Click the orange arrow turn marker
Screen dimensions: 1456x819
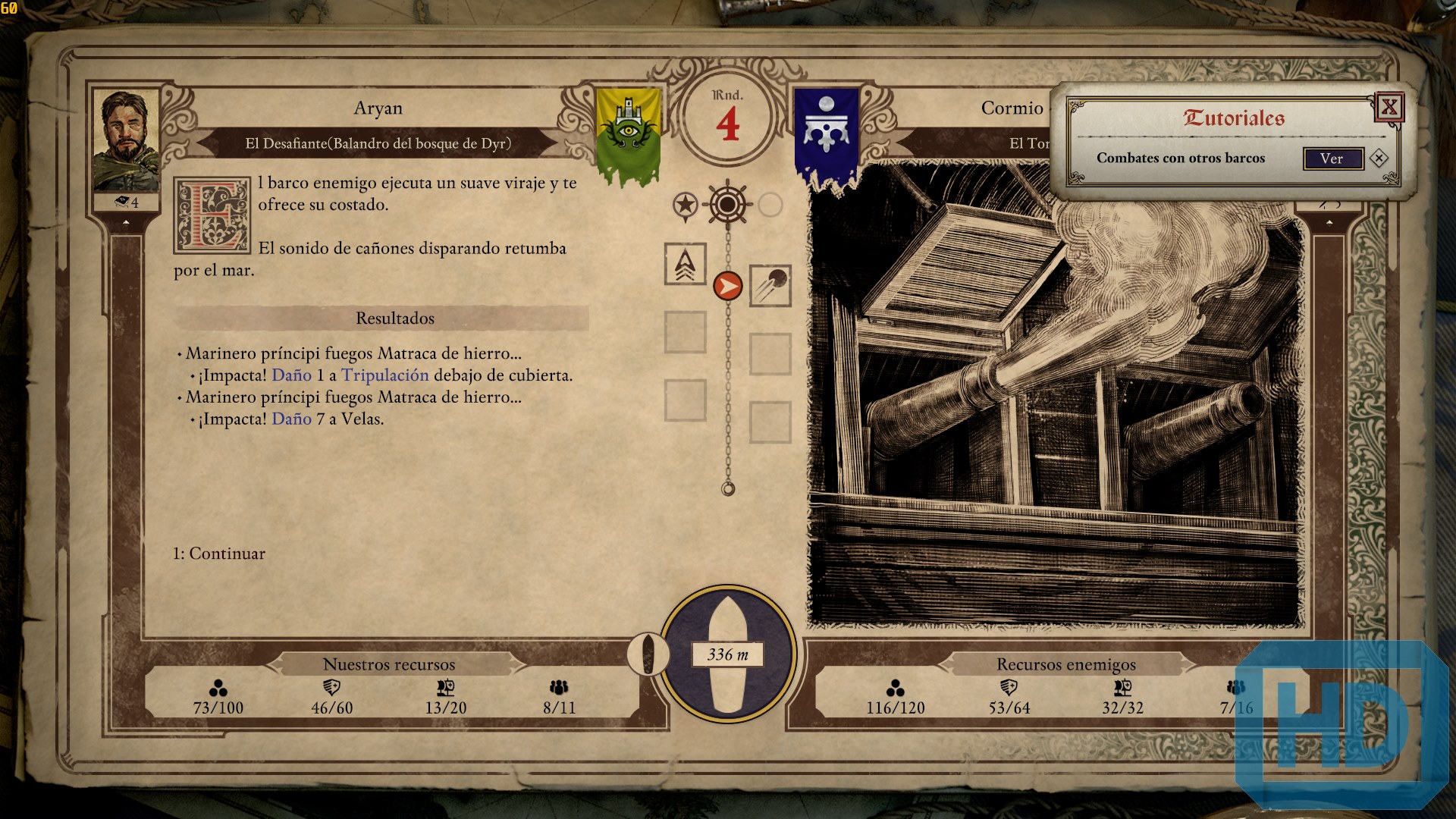pos(728,286)
